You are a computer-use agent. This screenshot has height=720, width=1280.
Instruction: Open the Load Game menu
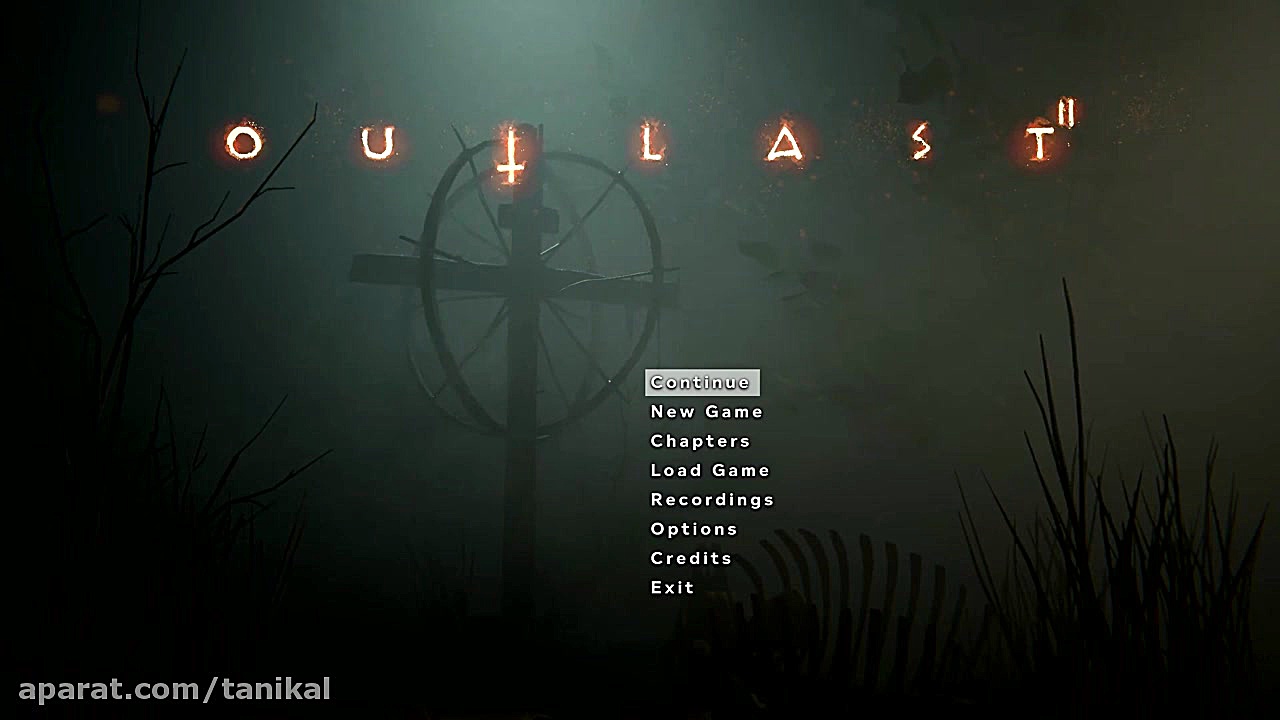pyautogui.click(x=709, y=470)
